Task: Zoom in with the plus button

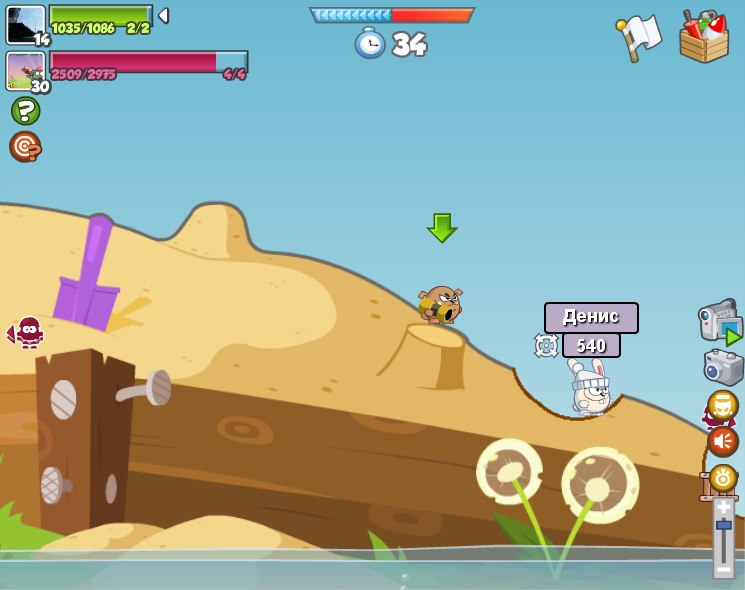Action: click(723, 507)
